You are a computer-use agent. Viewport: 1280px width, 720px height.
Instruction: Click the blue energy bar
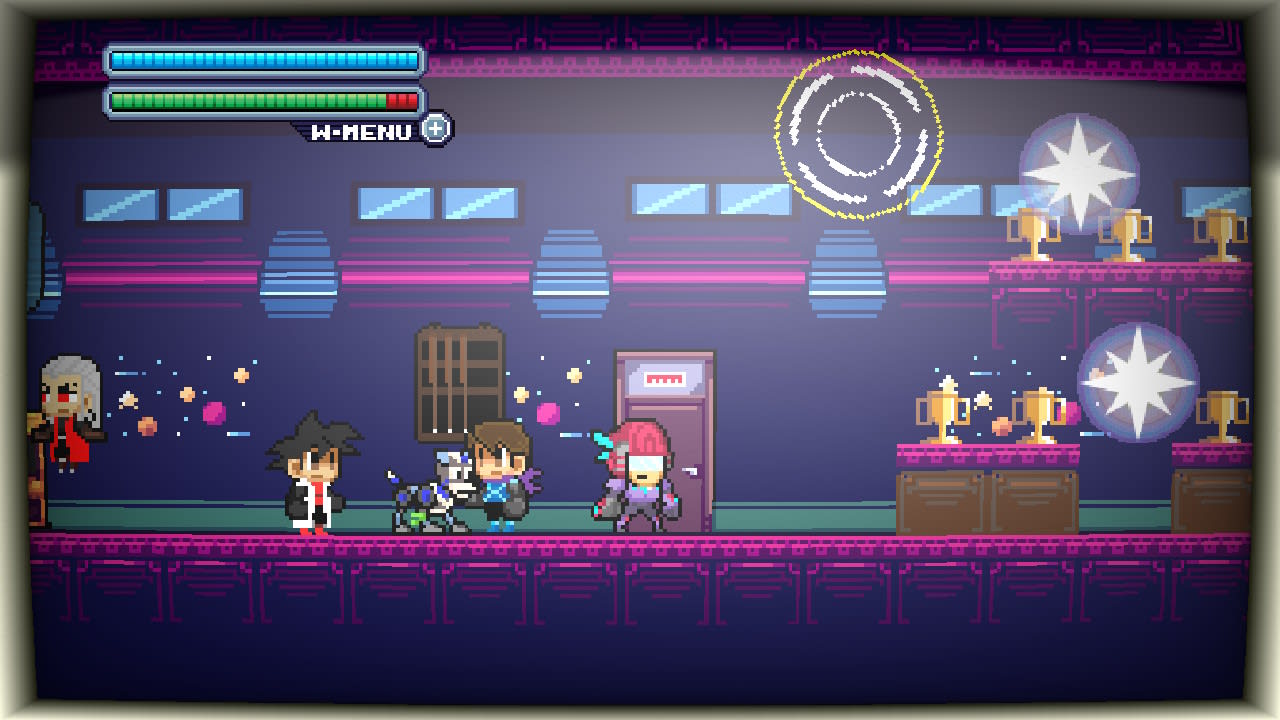pyautogui.click(x=260, y=59)
